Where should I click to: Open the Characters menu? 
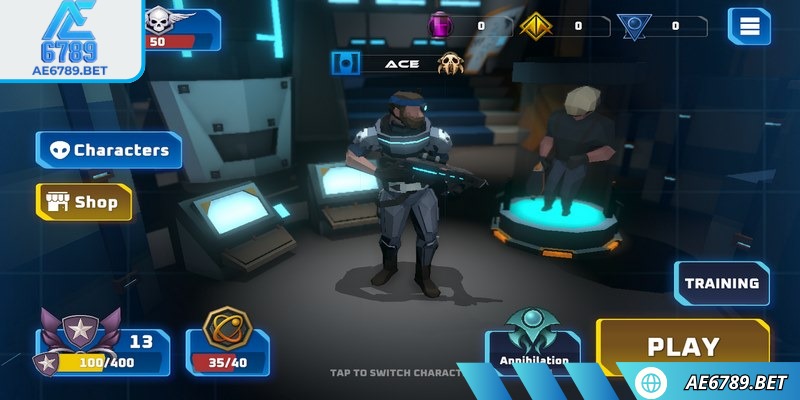click(110, 150)
